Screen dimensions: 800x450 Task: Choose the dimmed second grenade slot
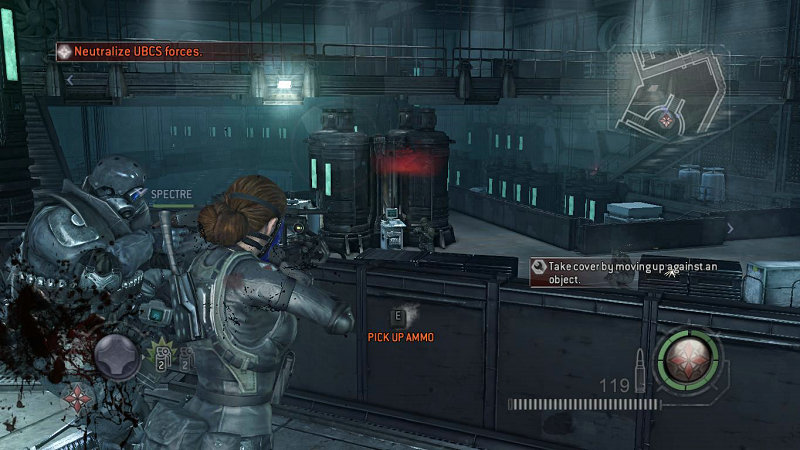click(x=185, y=362)
